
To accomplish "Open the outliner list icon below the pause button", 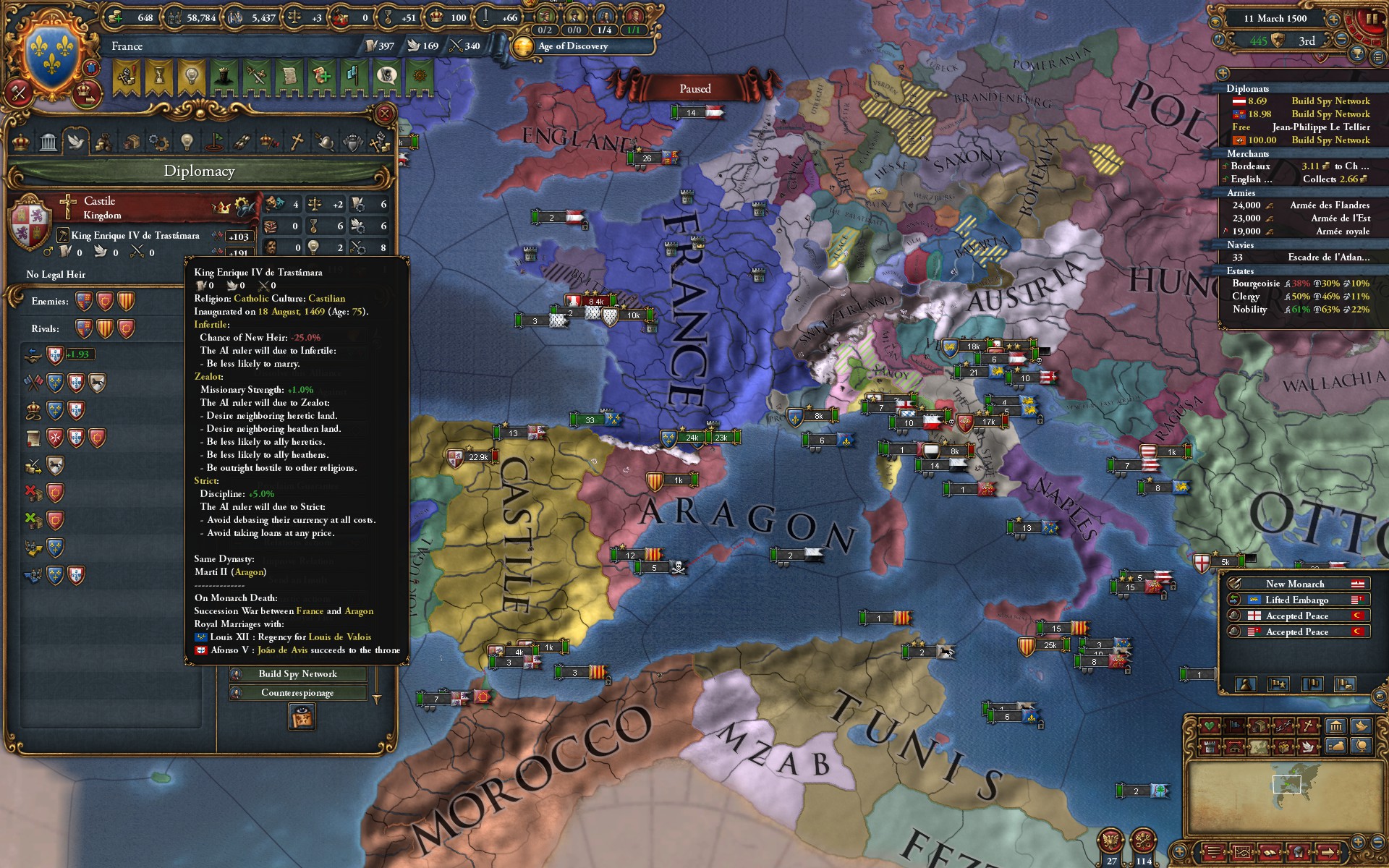I will click(1377, 57).
